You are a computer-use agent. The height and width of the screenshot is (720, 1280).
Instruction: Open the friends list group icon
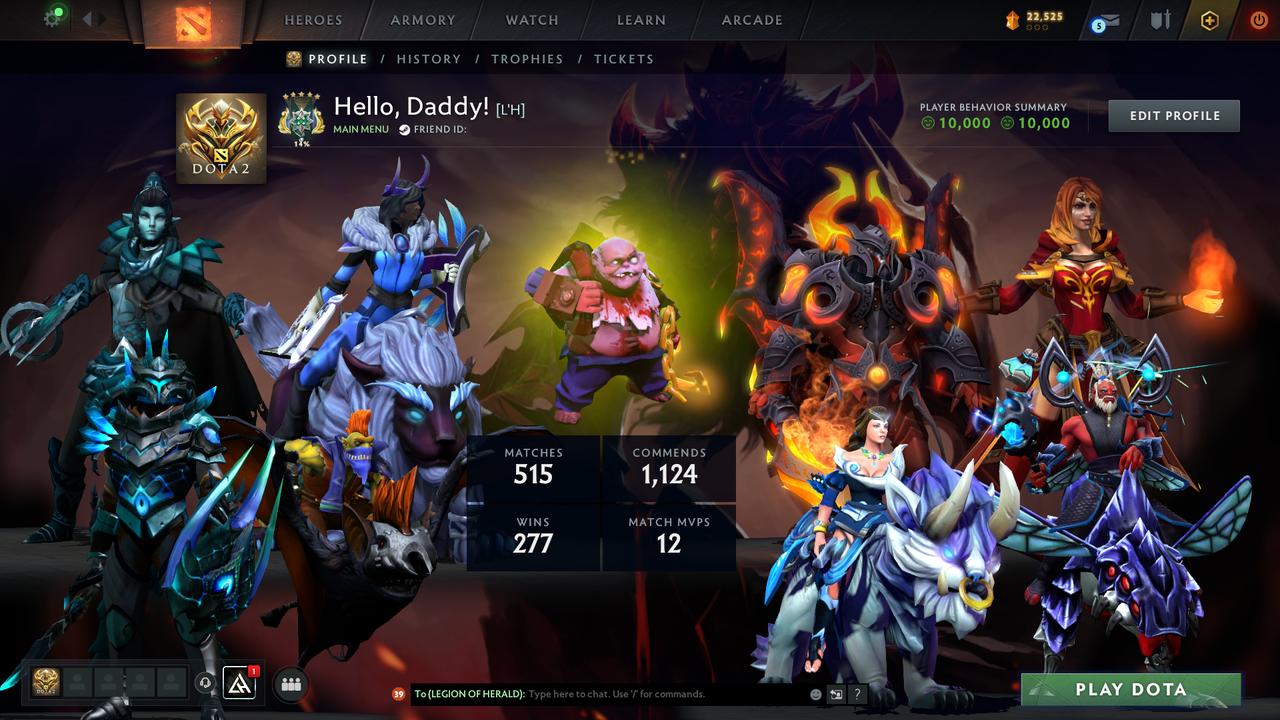(290, 684)
